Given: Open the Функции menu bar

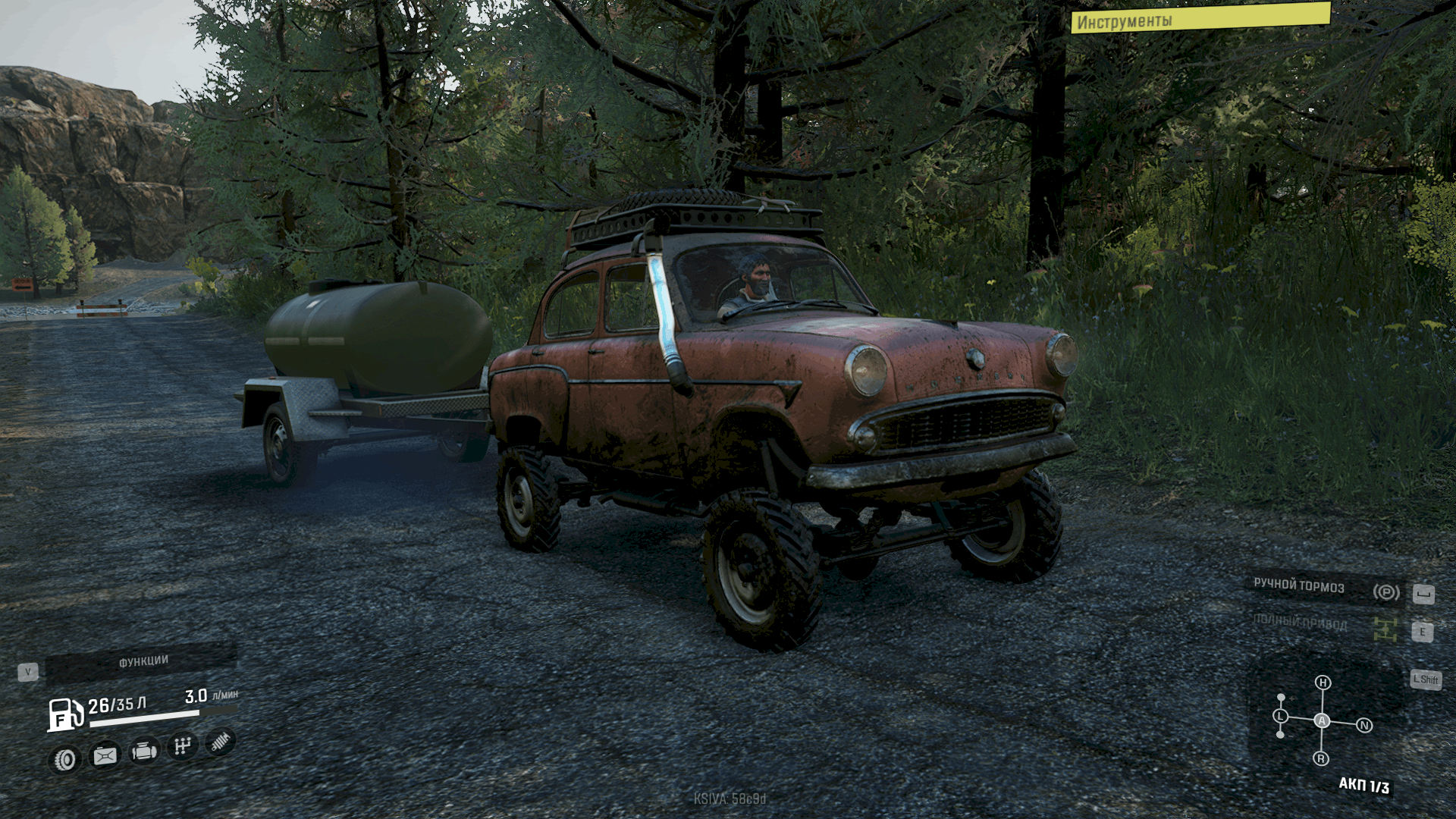Looking at the screenshot, I should pyautogui.click(x=142, y=663).
